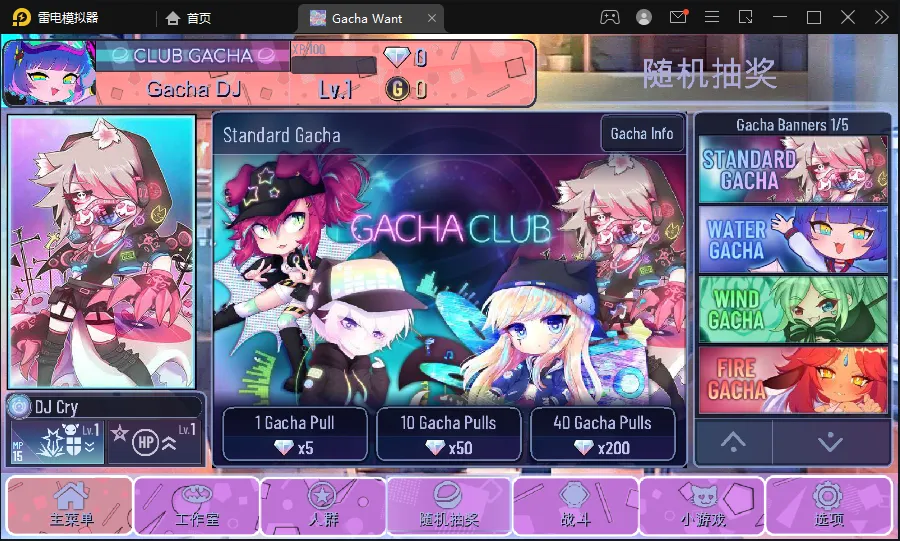Image resolution: width=900 pixels, height=541 pixels.
Task: Select the 随机抽奖 gacha menu button
Action: tap(449, 506)
